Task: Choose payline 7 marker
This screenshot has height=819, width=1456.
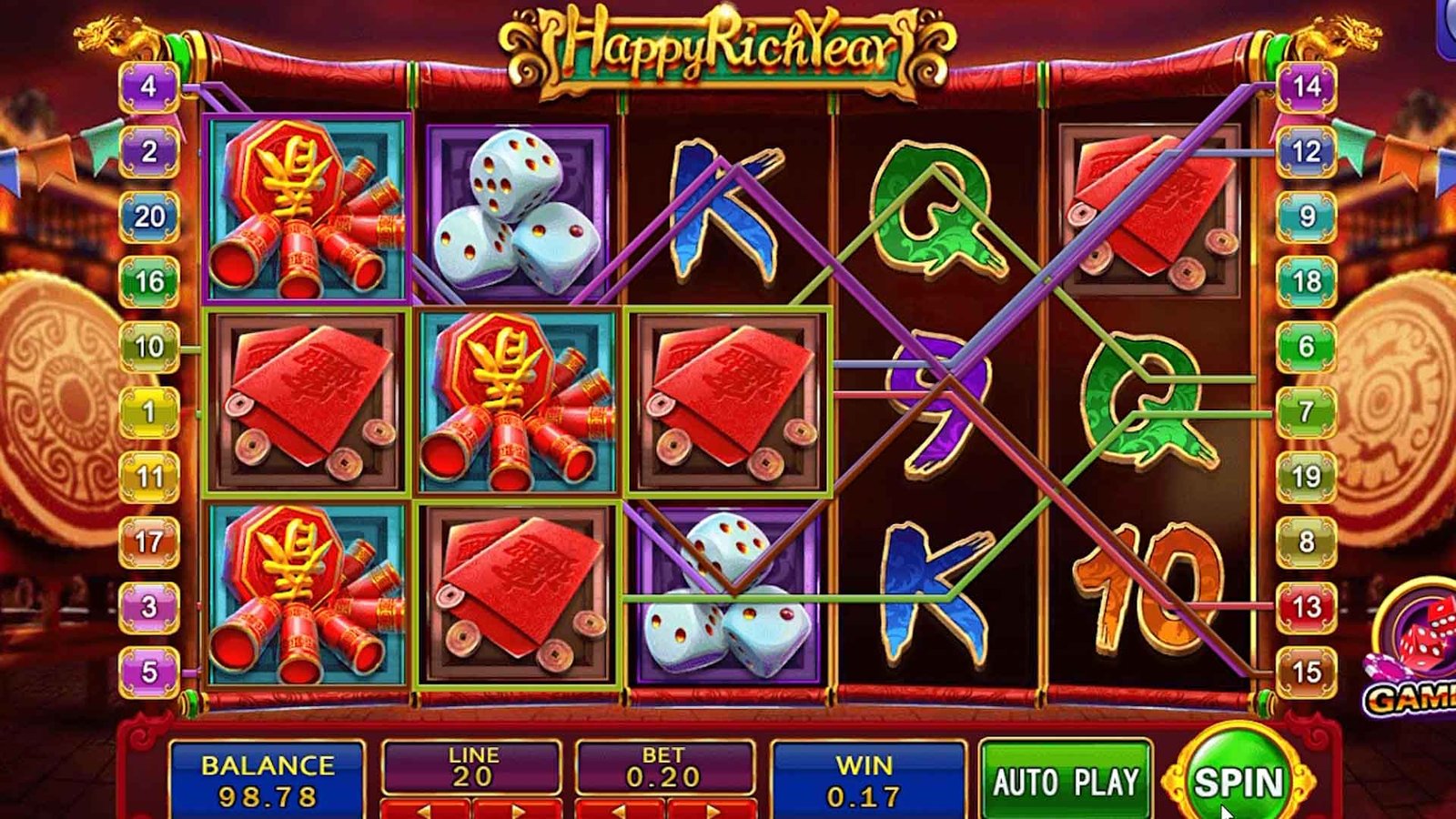Action: pos(1307,412)
